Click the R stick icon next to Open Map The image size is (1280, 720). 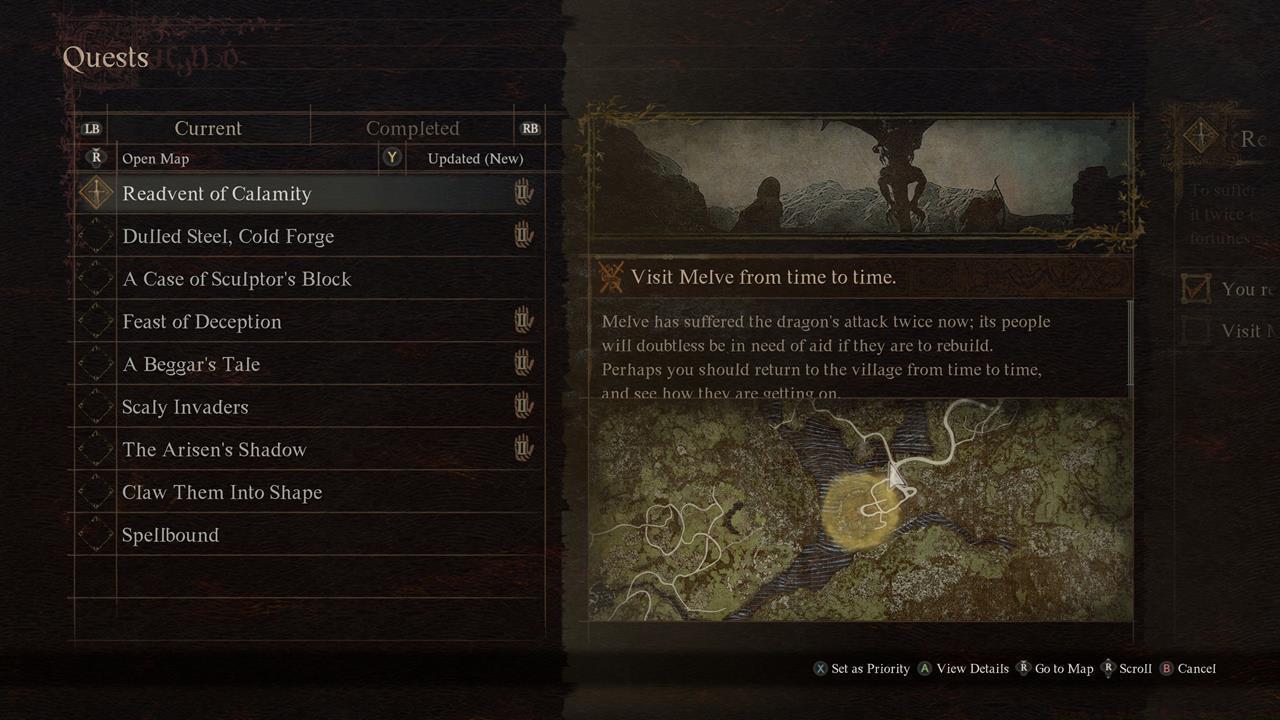(x=95, y=158)
